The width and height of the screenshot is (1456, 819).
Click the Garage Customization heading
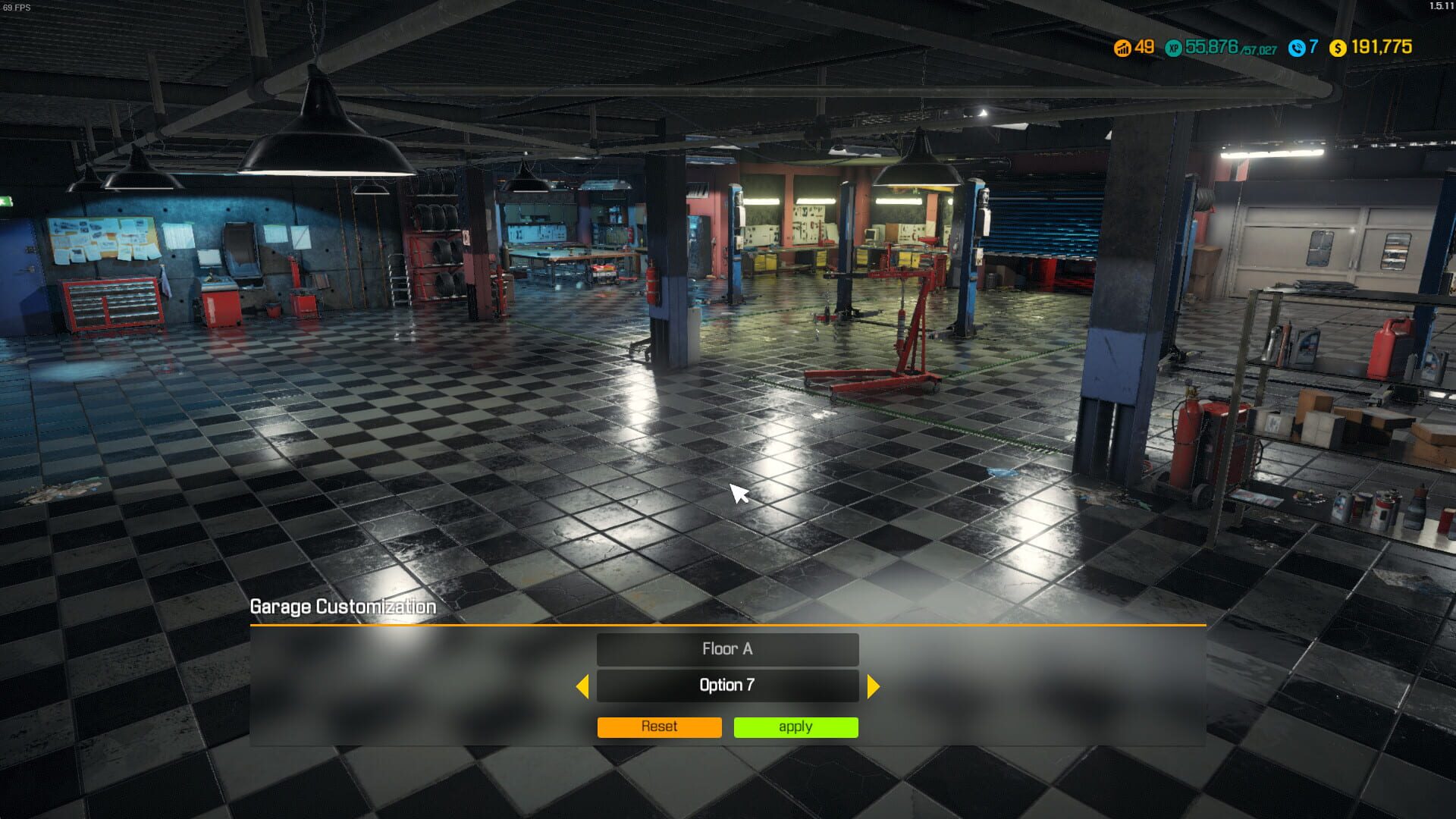tap(343, 607)
